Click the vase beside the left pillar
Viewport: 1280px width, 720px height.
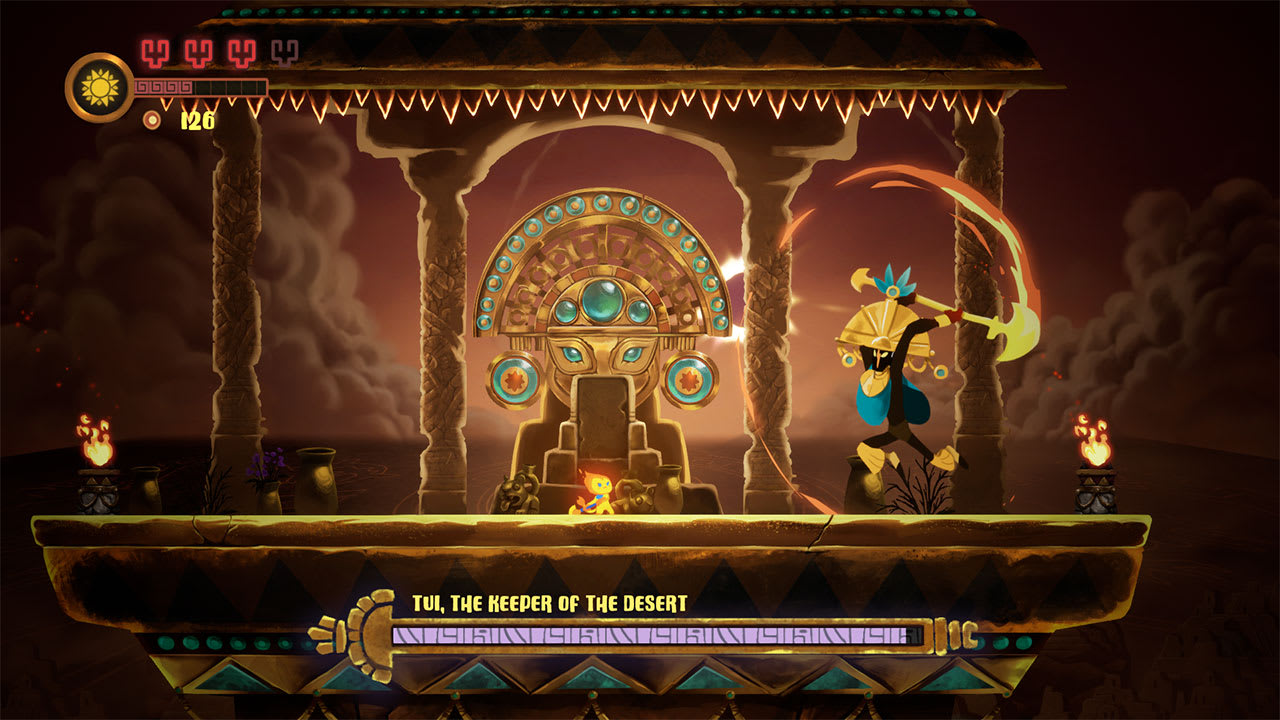tap(316, 480)
